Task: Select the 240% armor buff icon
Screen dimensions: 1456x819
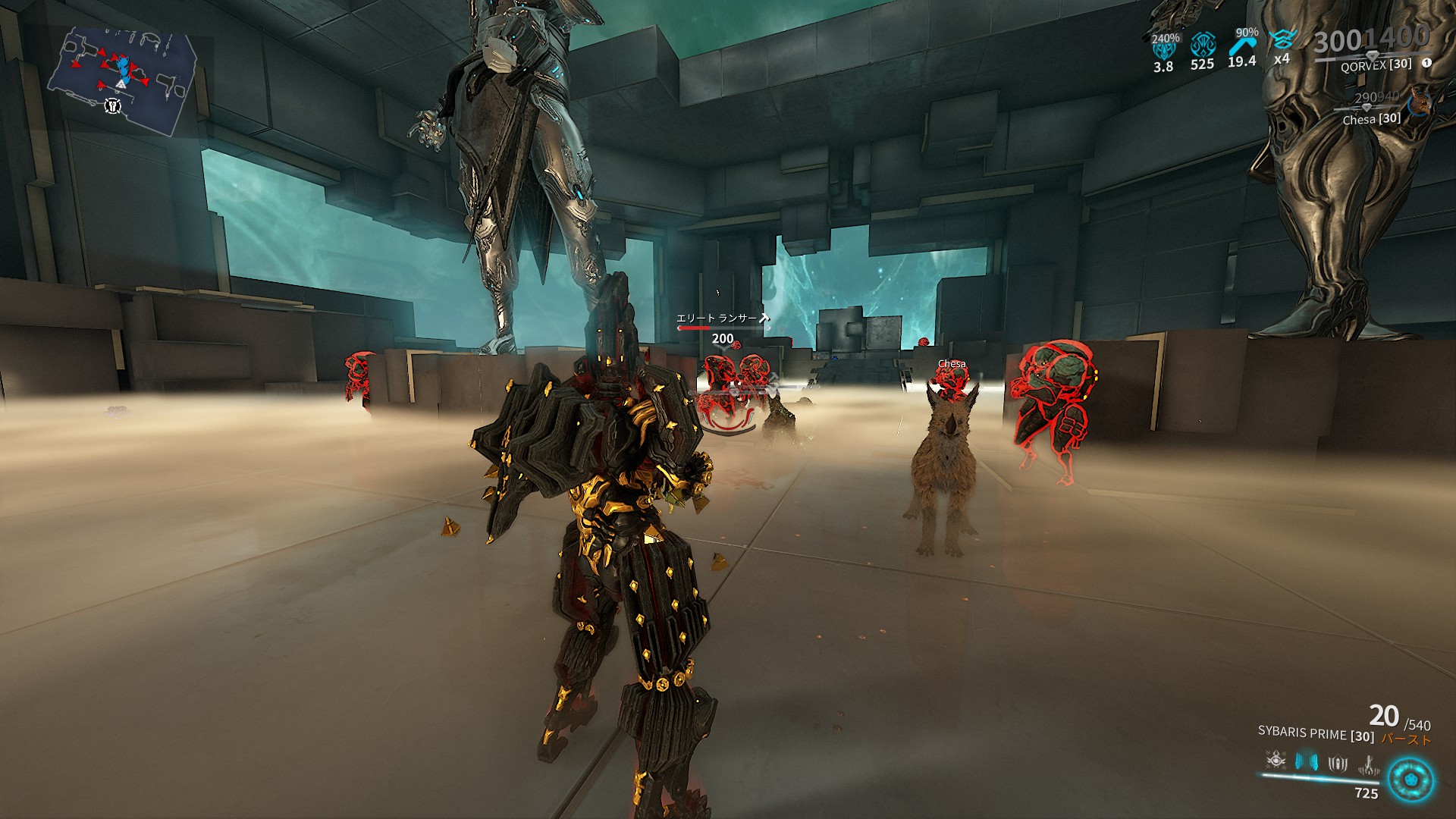Action: pyautogui.click(x=1164, y=49)
